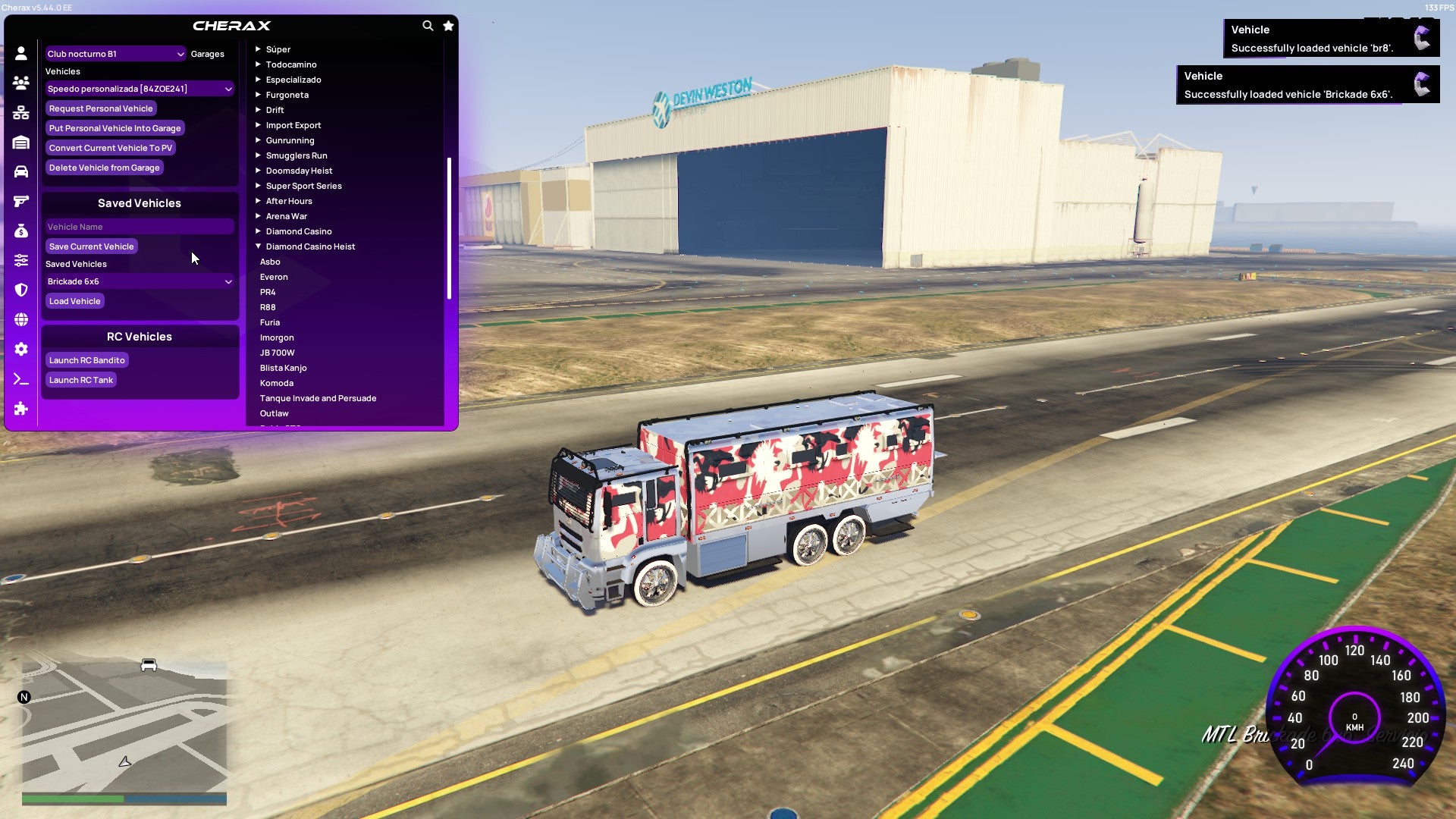Open the Online Players section
The height and width of the screenshot is (819, 1456).
(x=20, y=82)
